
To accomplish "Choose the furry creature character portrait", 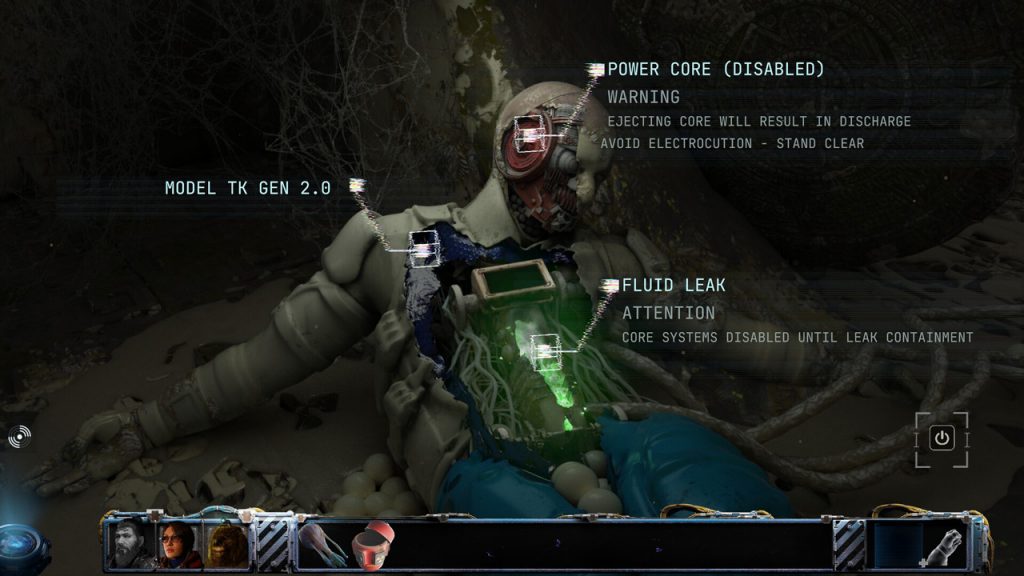I will [x=226, y=544].
